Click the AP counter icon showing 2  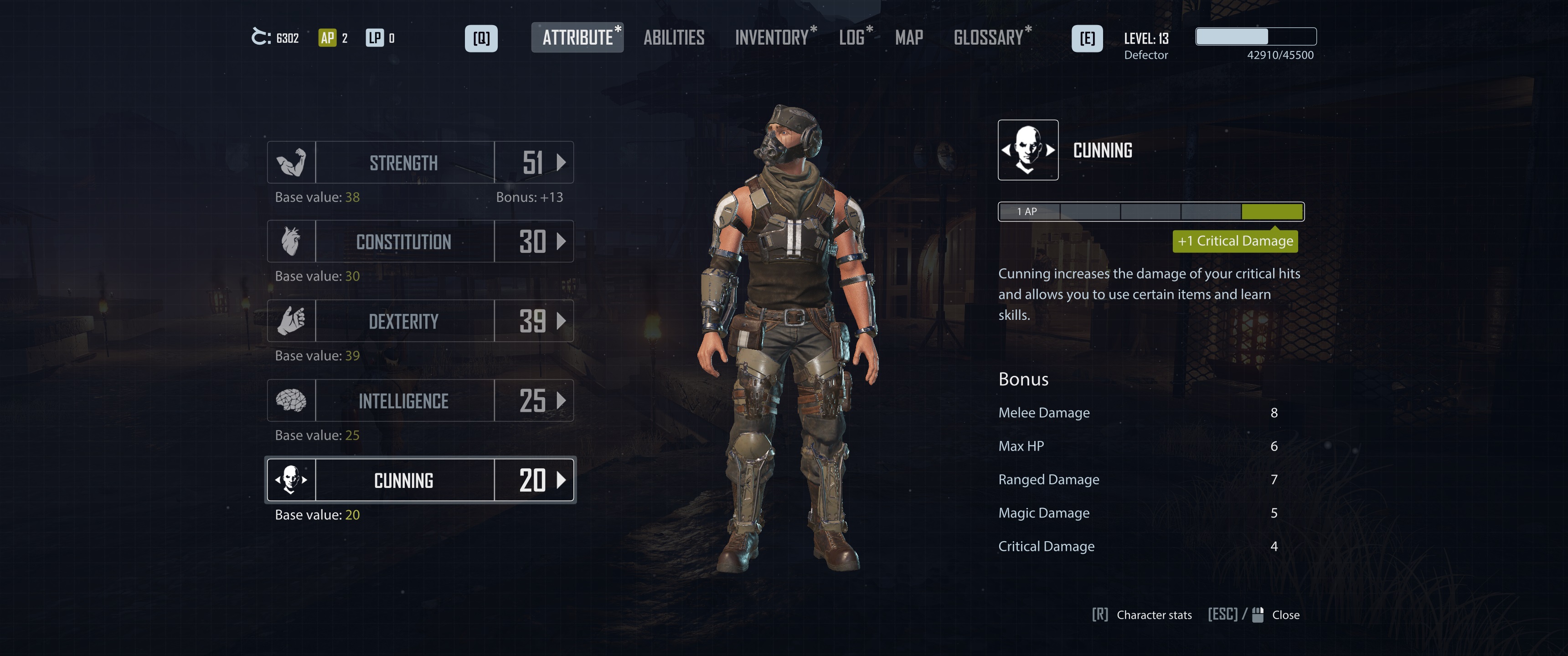pyautogui.click(x=327, y=38)
